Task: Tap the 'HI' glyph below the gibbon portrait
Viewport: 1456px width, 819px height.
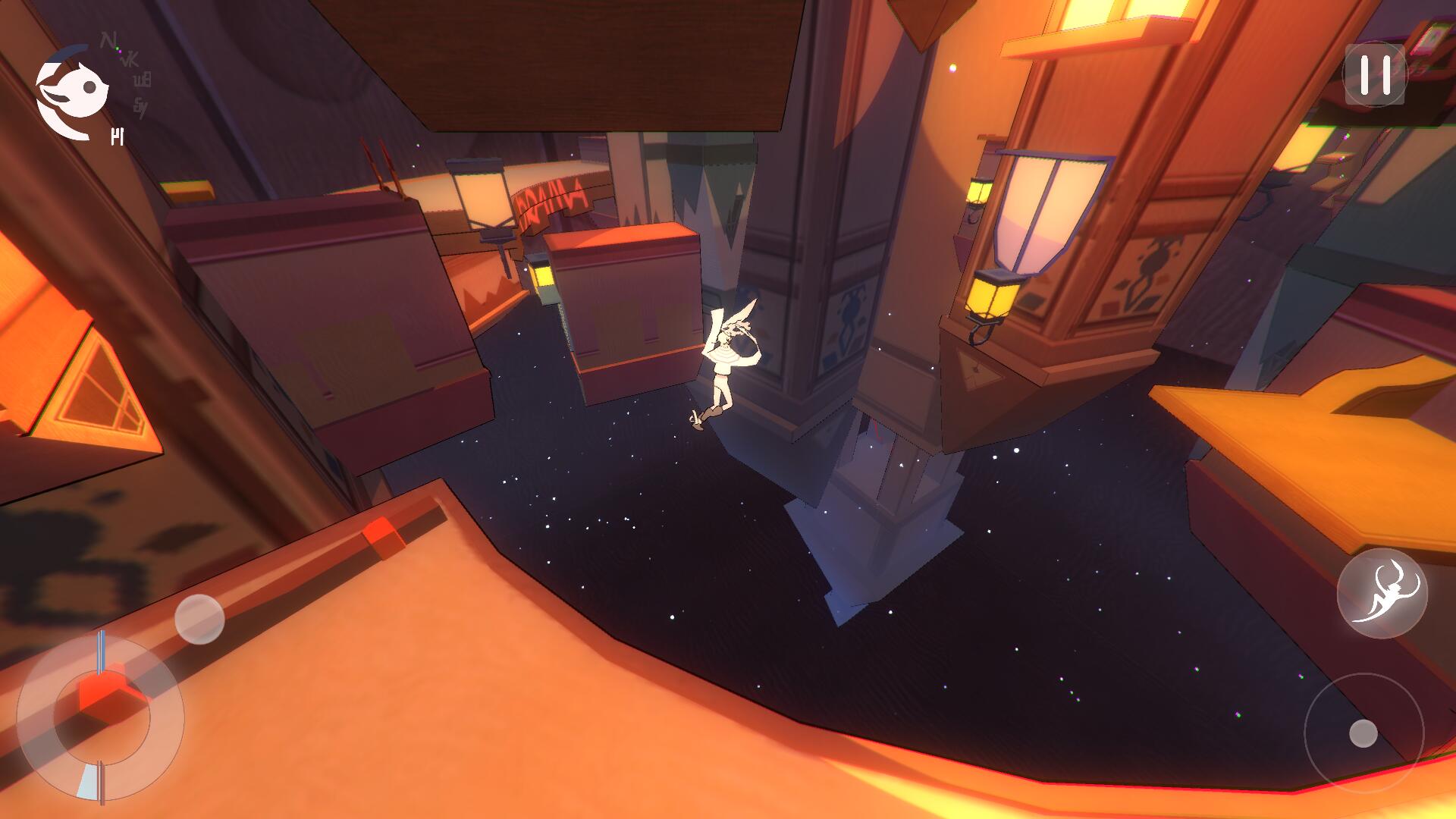Action: tap(118, 136)
